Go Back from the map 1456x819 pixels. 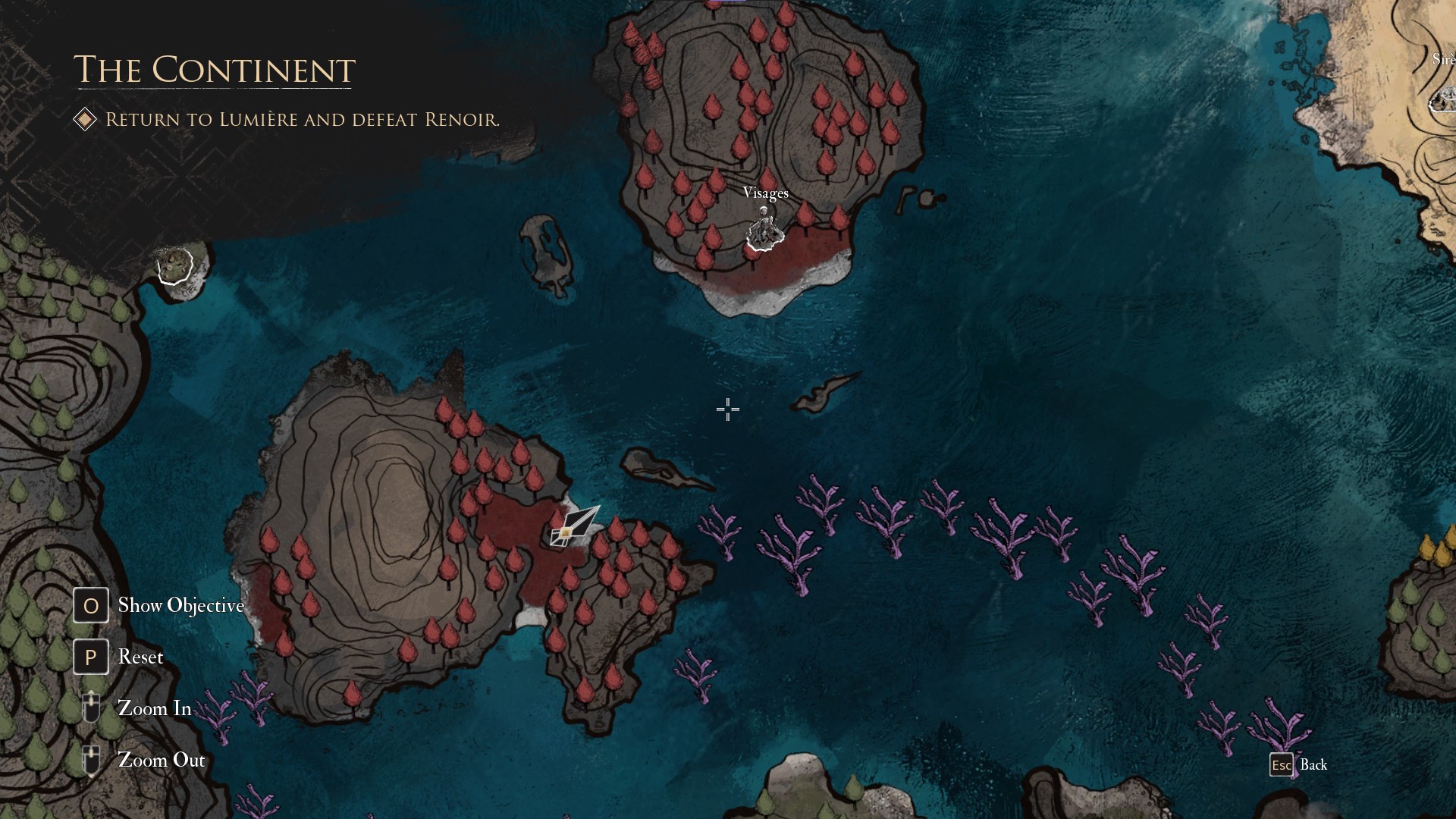(1282, 764)
